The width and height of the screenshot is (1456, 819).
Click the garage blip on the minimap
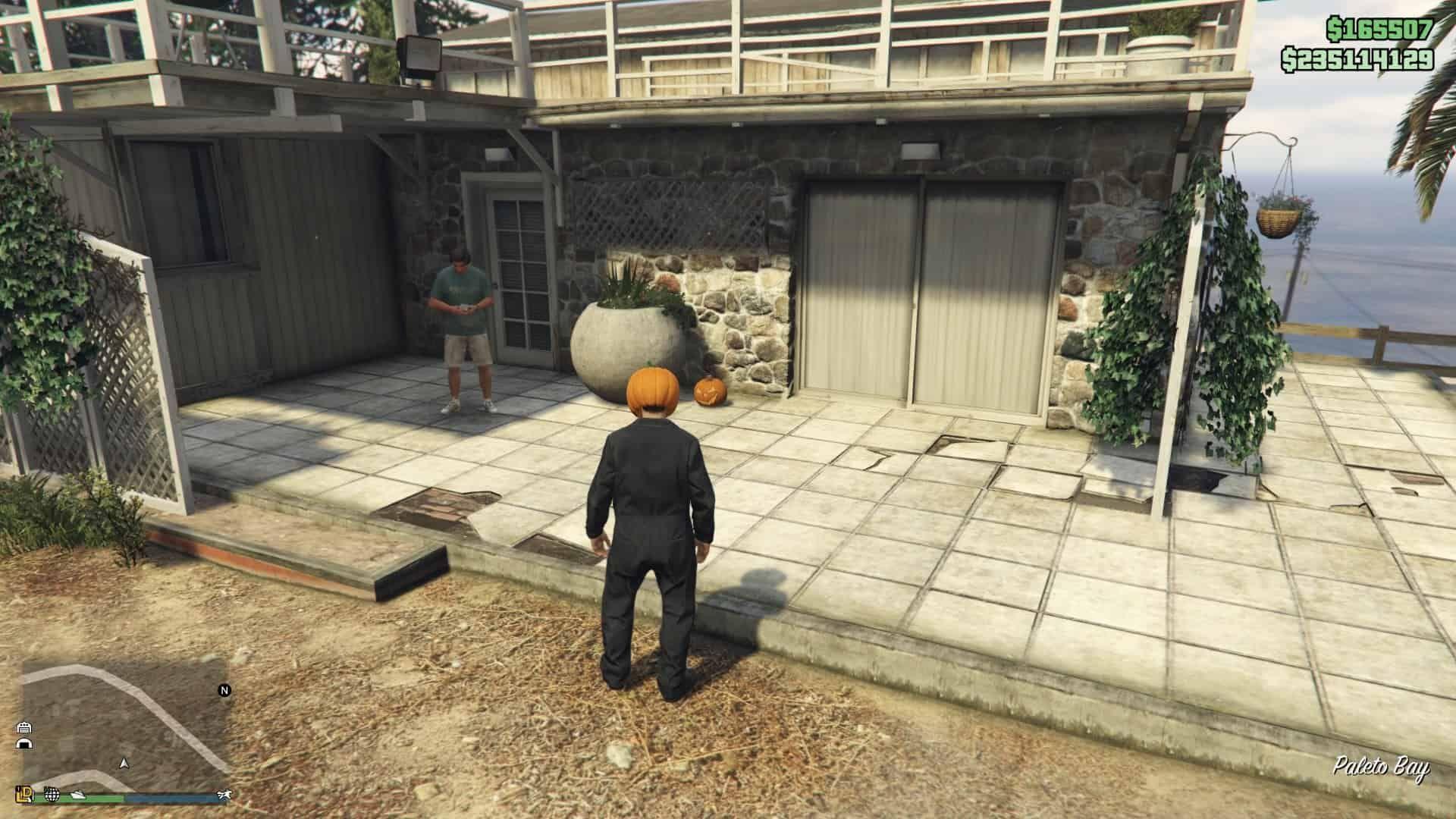pyautogui.click(x=25, y=728)
